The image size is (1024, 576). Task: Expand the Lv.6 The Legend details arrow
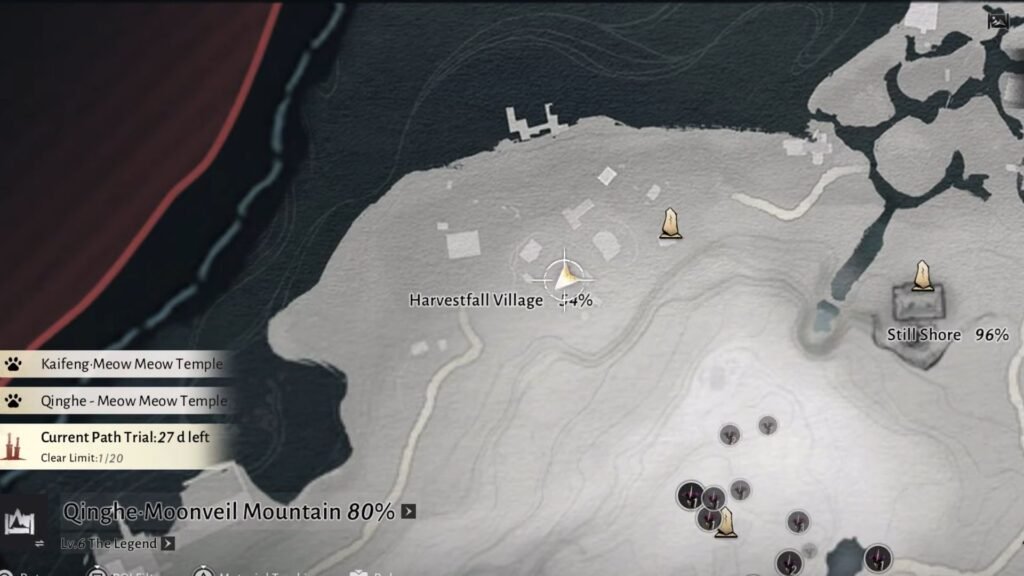[x=168, y=544]
